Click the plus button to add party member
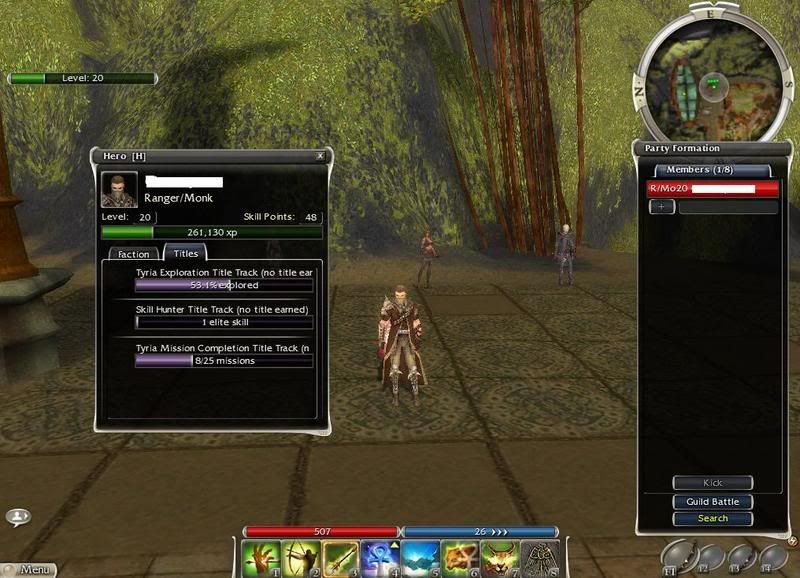The image size is (800, 578). click(x=662, y=207)
